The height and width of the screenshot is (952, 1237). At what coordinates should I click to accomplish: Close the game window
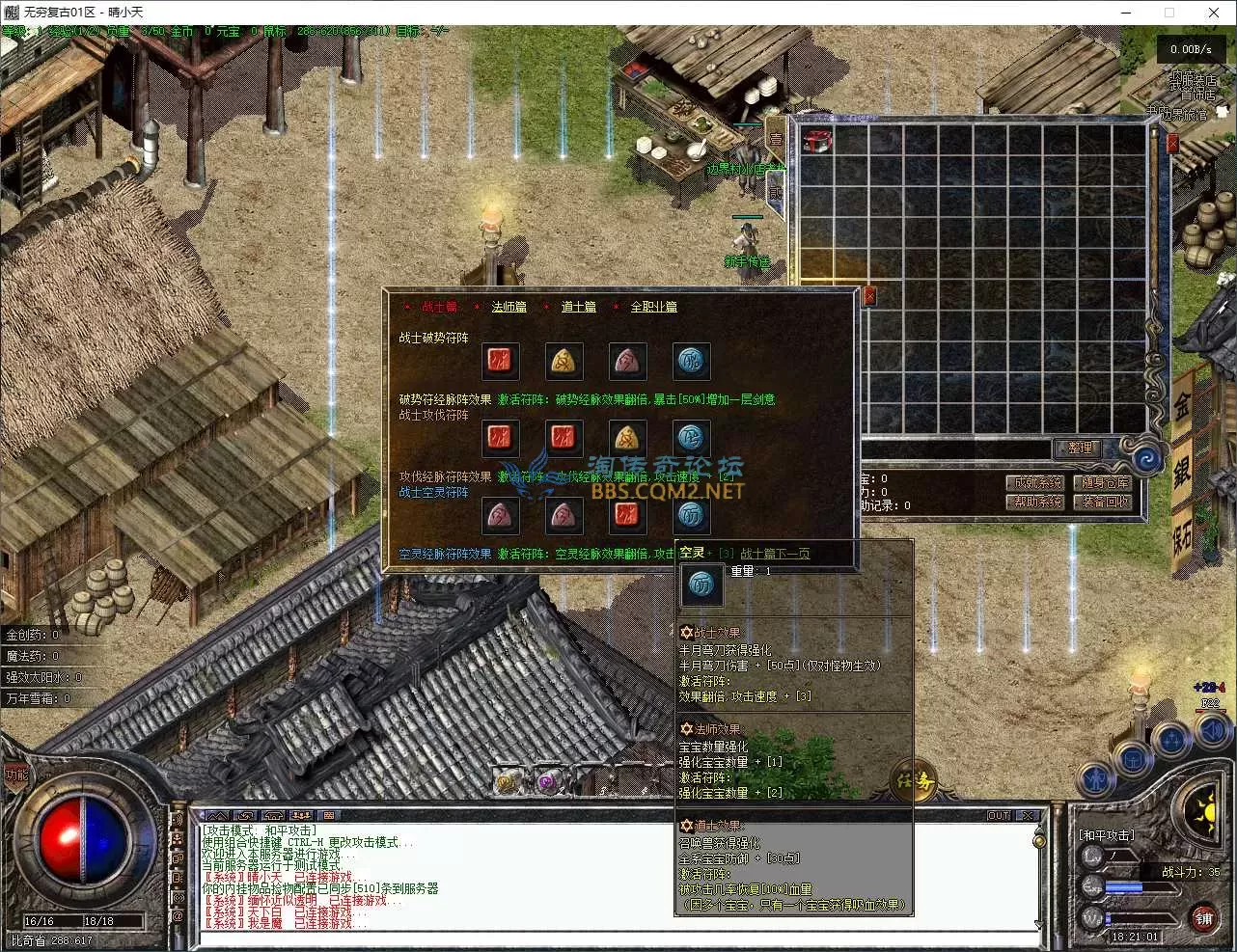click(x=1214, y=13)
